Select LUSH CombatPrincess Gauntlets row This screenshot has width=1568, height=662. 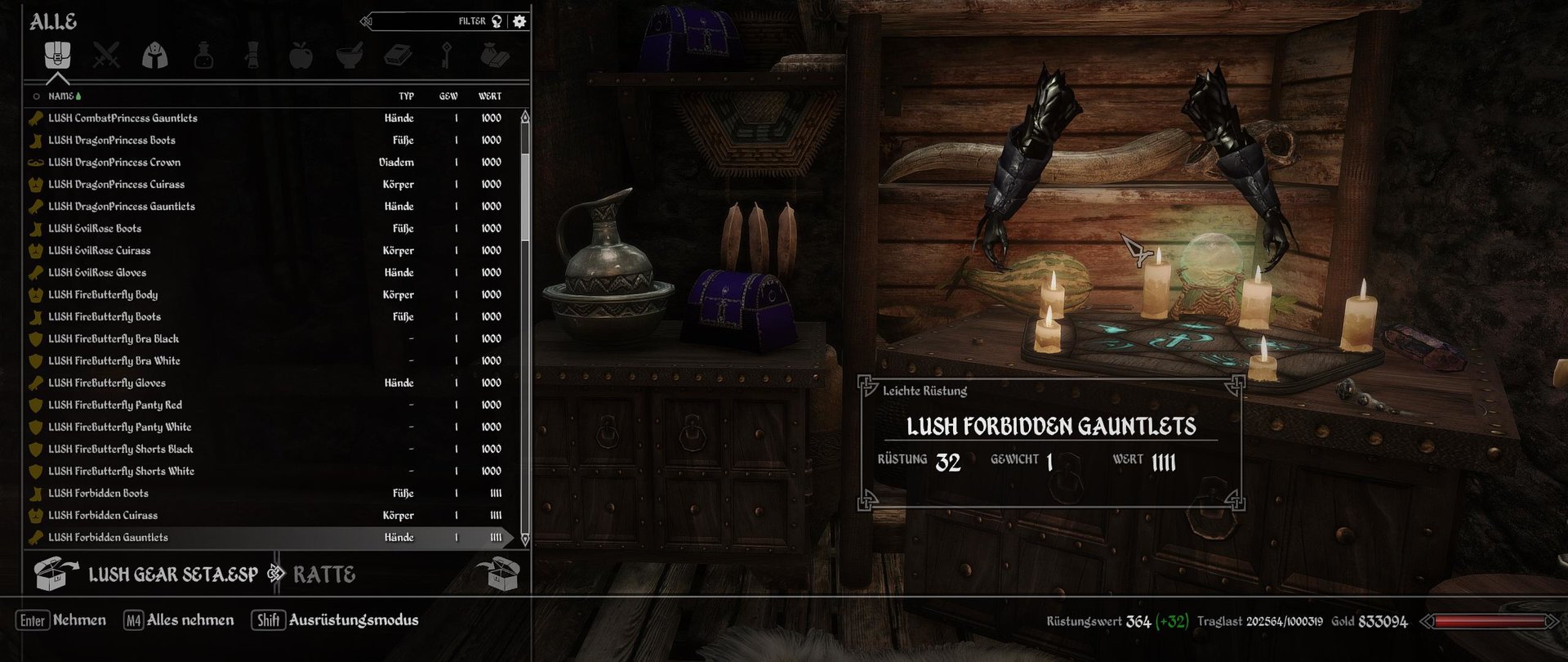[122, 119]
